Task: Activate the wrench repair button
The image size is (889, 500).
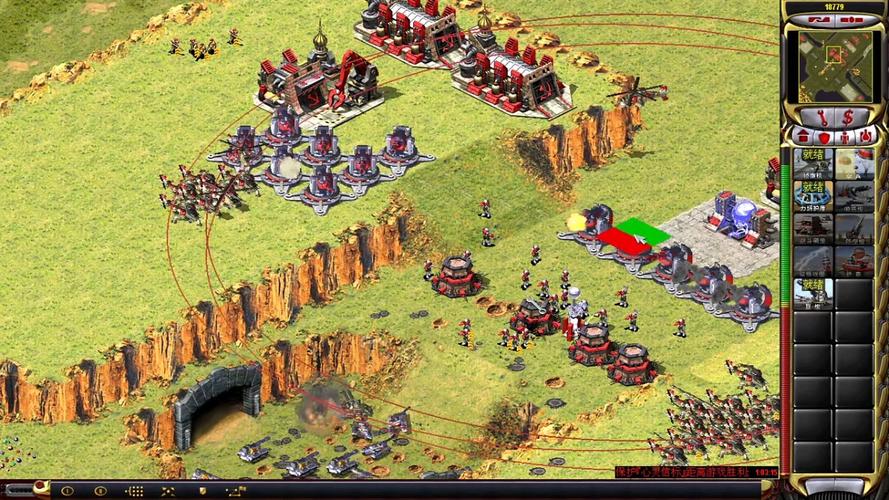Action: click(821, 117)
